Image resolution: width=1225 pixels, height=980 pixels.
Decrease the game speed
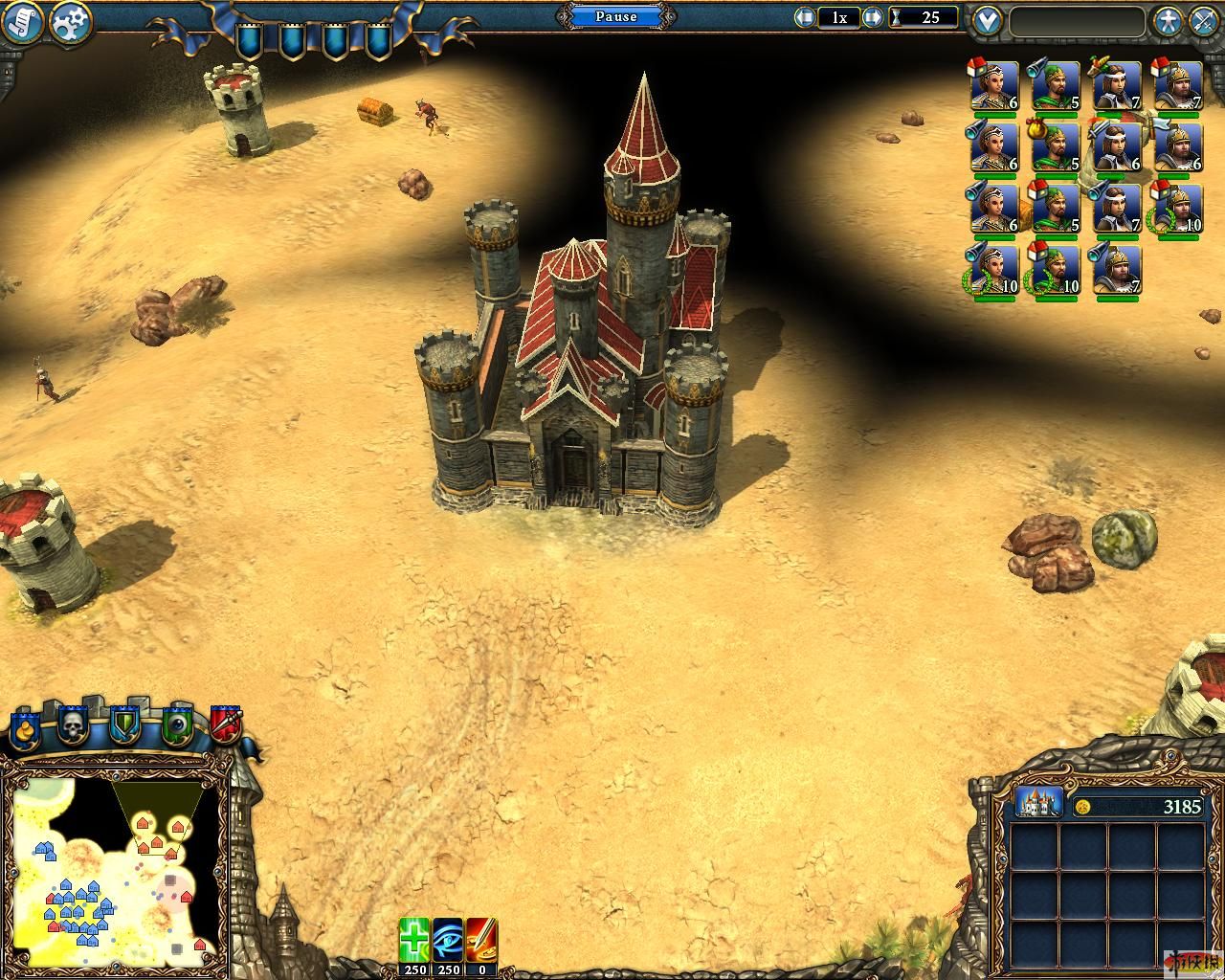805,17
